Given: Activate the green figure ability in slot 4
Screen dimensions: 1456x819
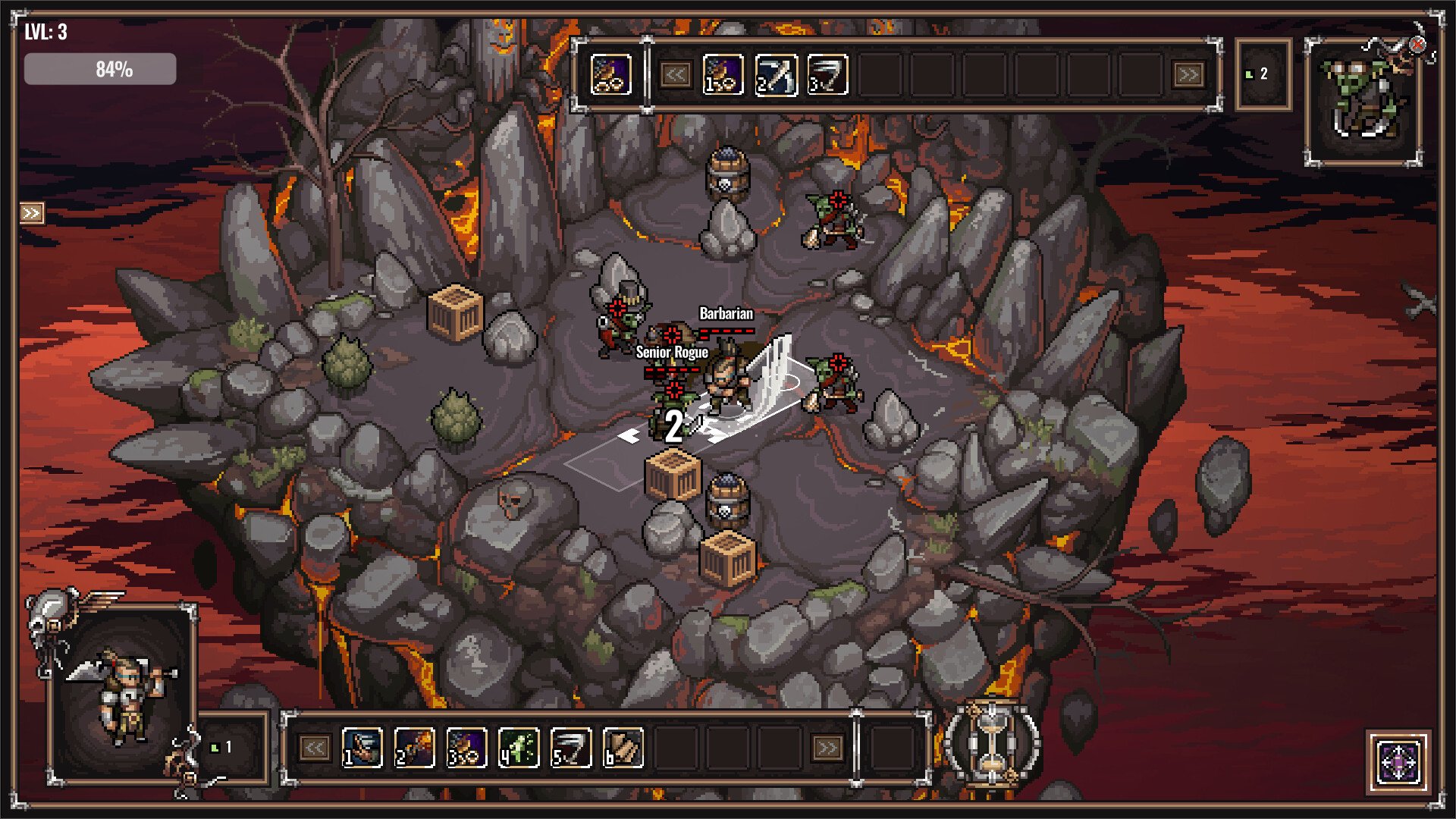Looking at the screenshot, I should 519,748.
